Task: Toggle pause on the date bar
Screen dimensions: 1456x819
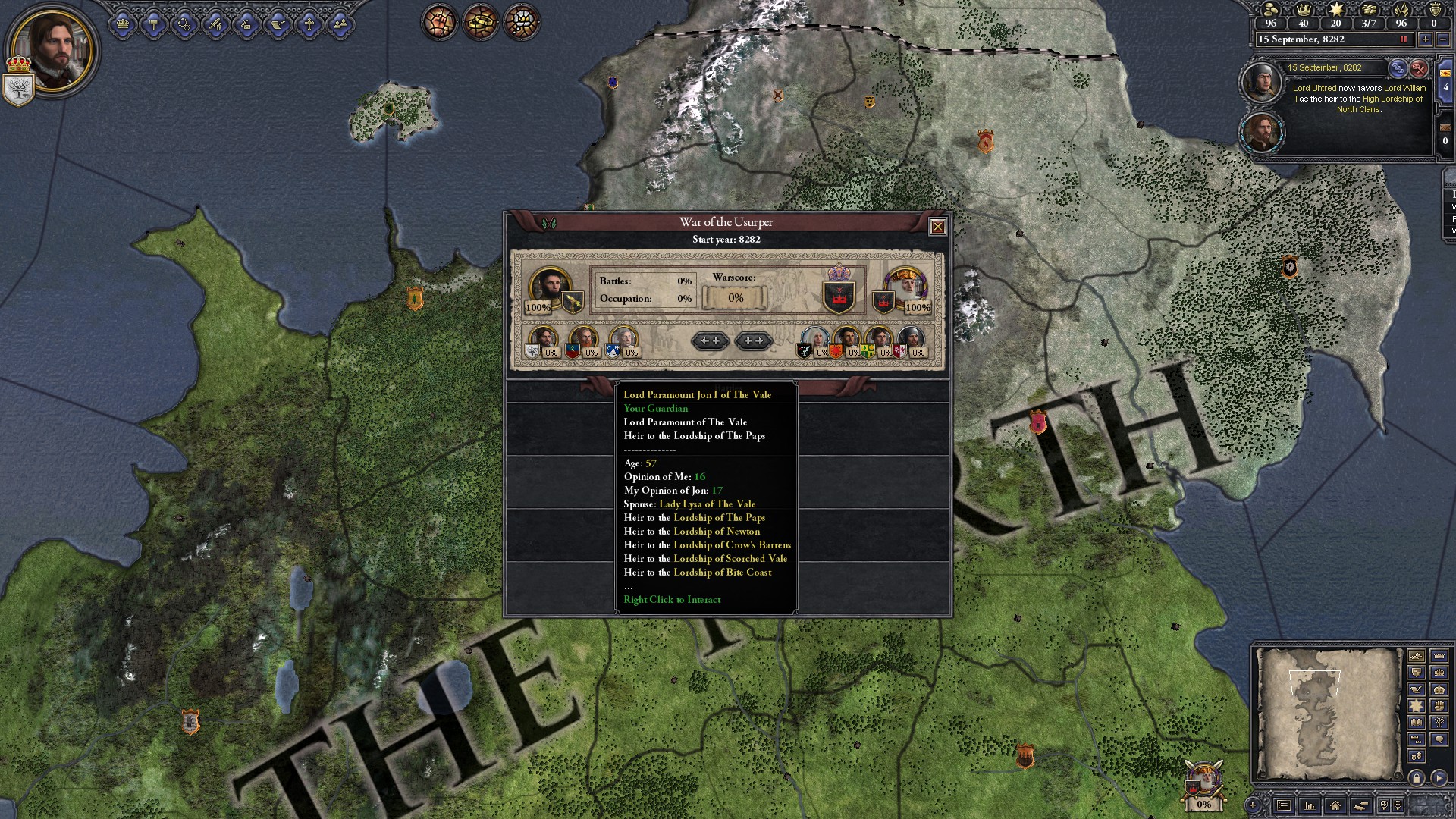Action: tap(1403, 39)
